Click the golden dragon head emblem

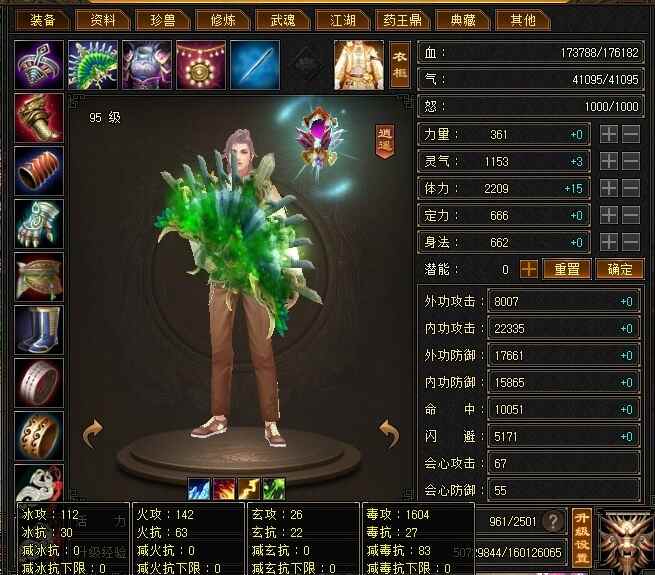624,536
